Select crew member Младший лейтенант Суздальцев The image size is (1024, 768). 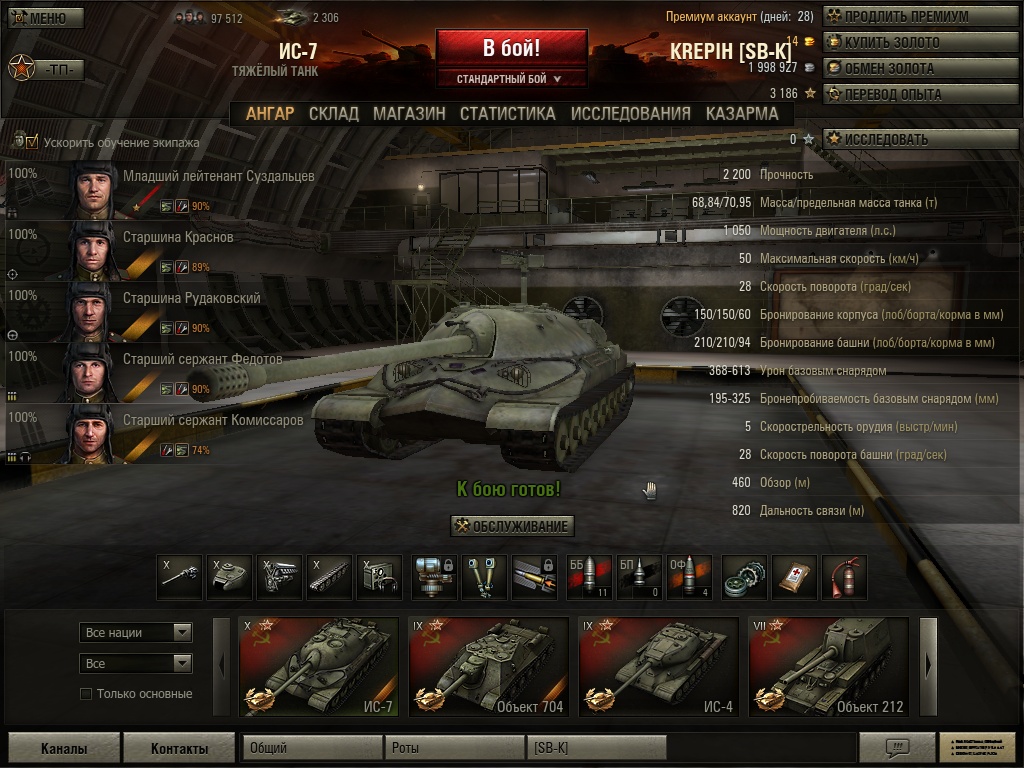coord(218,177)
